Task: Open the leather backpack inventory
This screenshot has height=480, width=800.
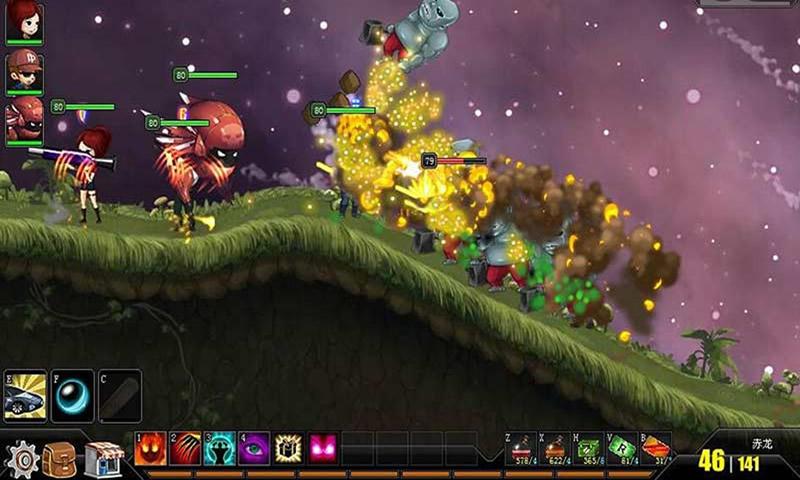Action: click(60, 459)
